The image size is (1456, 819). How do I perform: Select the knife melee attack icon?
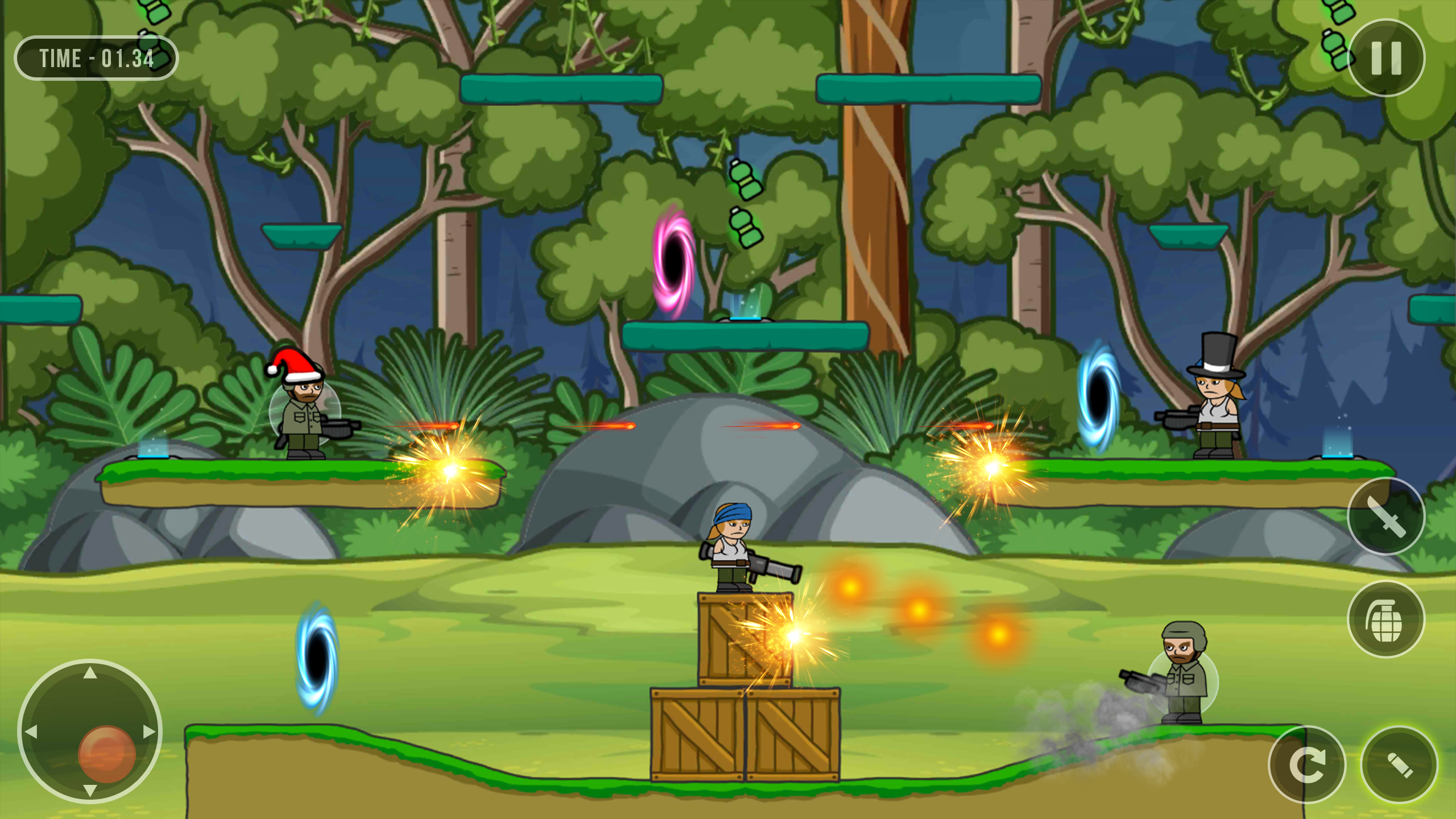click(1387, 518)
